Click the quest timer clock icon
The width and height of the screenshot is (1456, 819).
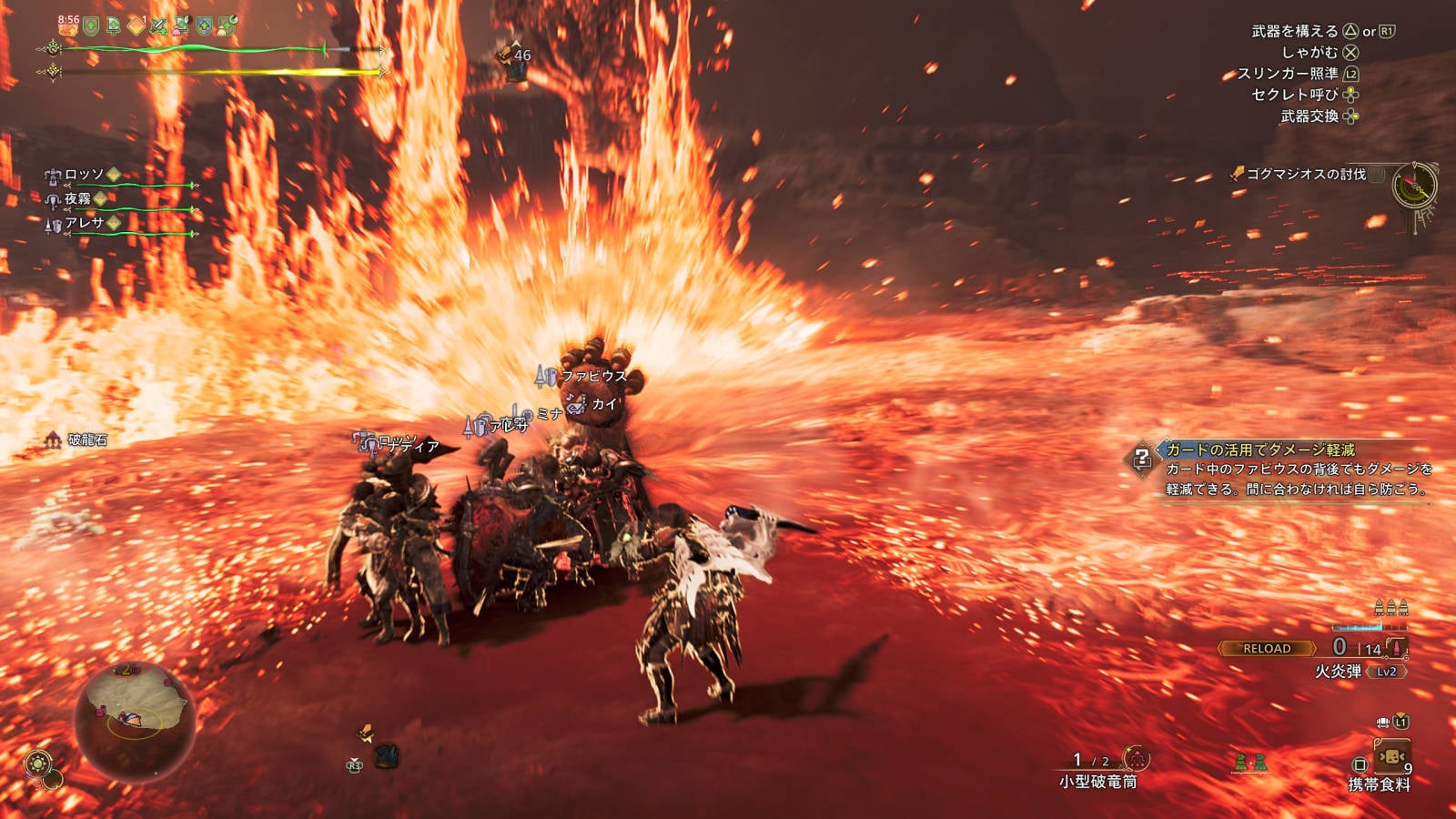click(x=1414, y=185)
